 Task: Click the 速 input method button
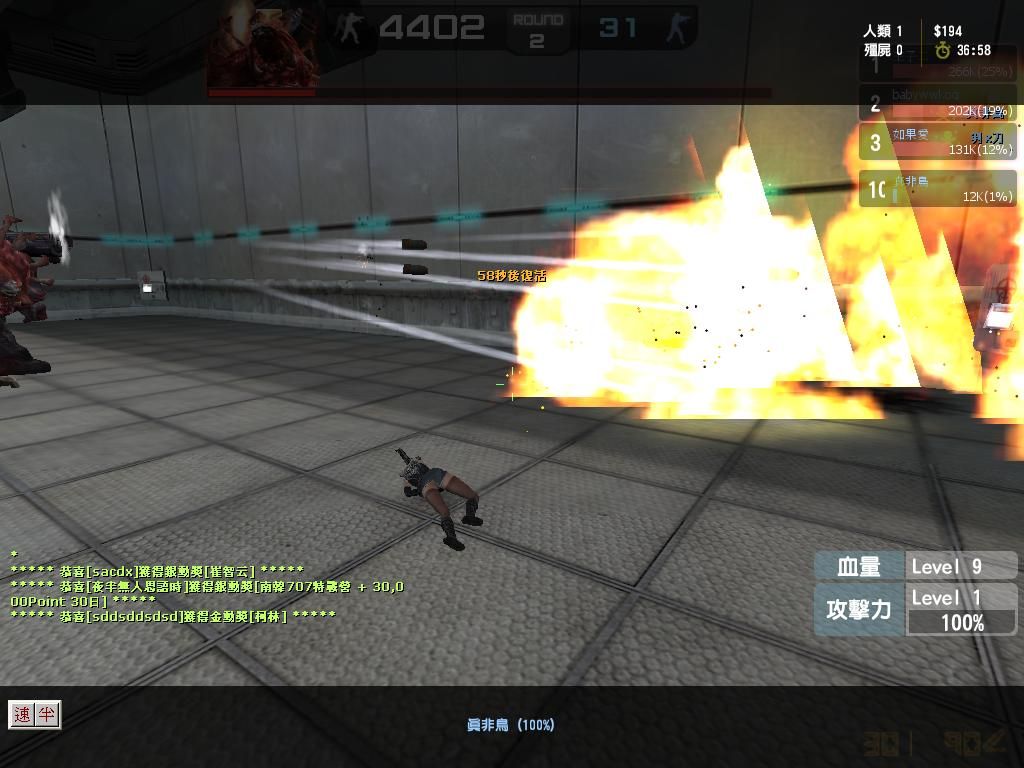click(x=22, y=714)
